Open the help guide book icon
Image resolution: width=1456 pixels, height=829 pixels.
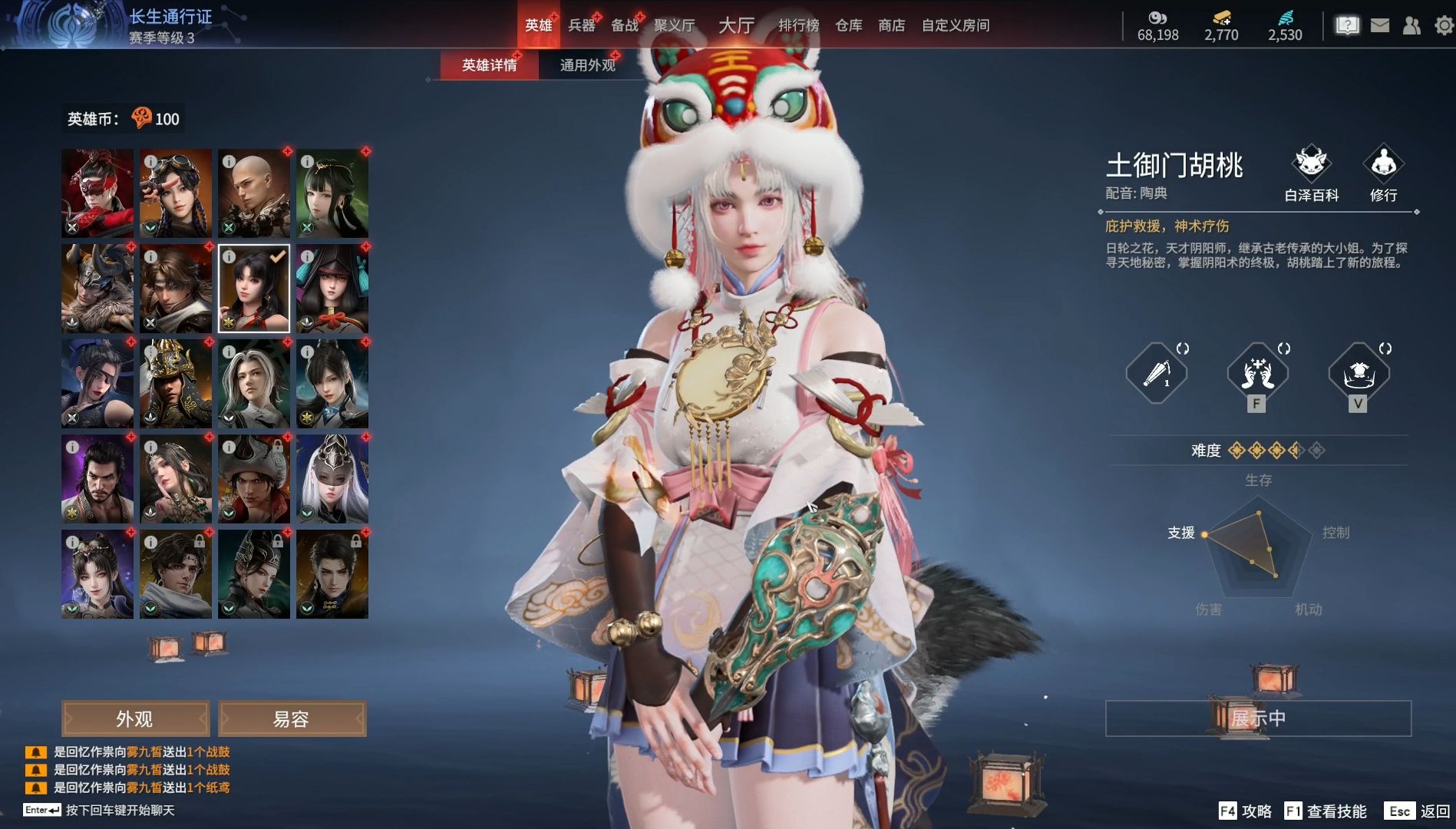1347,25
